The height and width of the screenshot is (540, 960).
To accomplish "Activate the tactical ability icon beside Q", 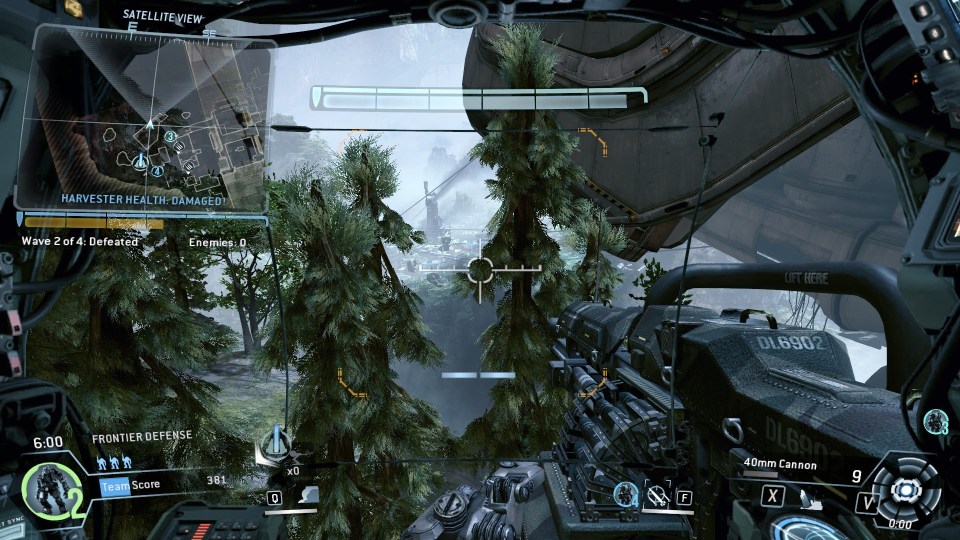I will click(309, 496).
